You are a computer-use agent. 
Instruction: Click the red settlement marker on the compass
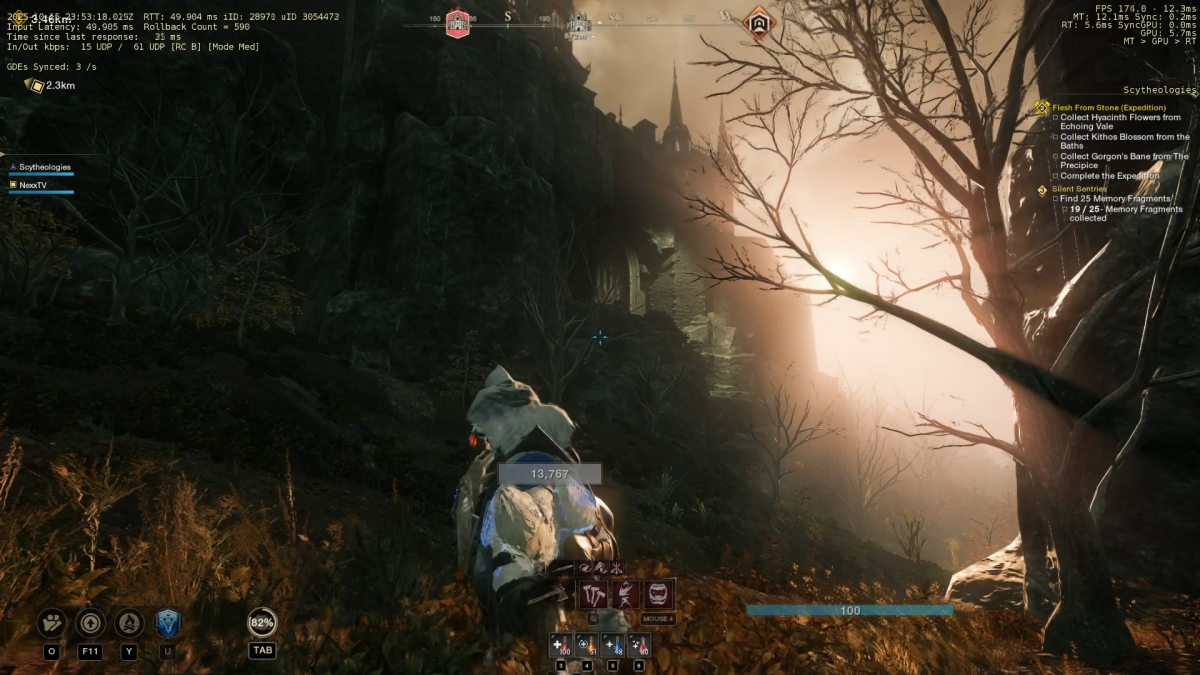(457, 22)
